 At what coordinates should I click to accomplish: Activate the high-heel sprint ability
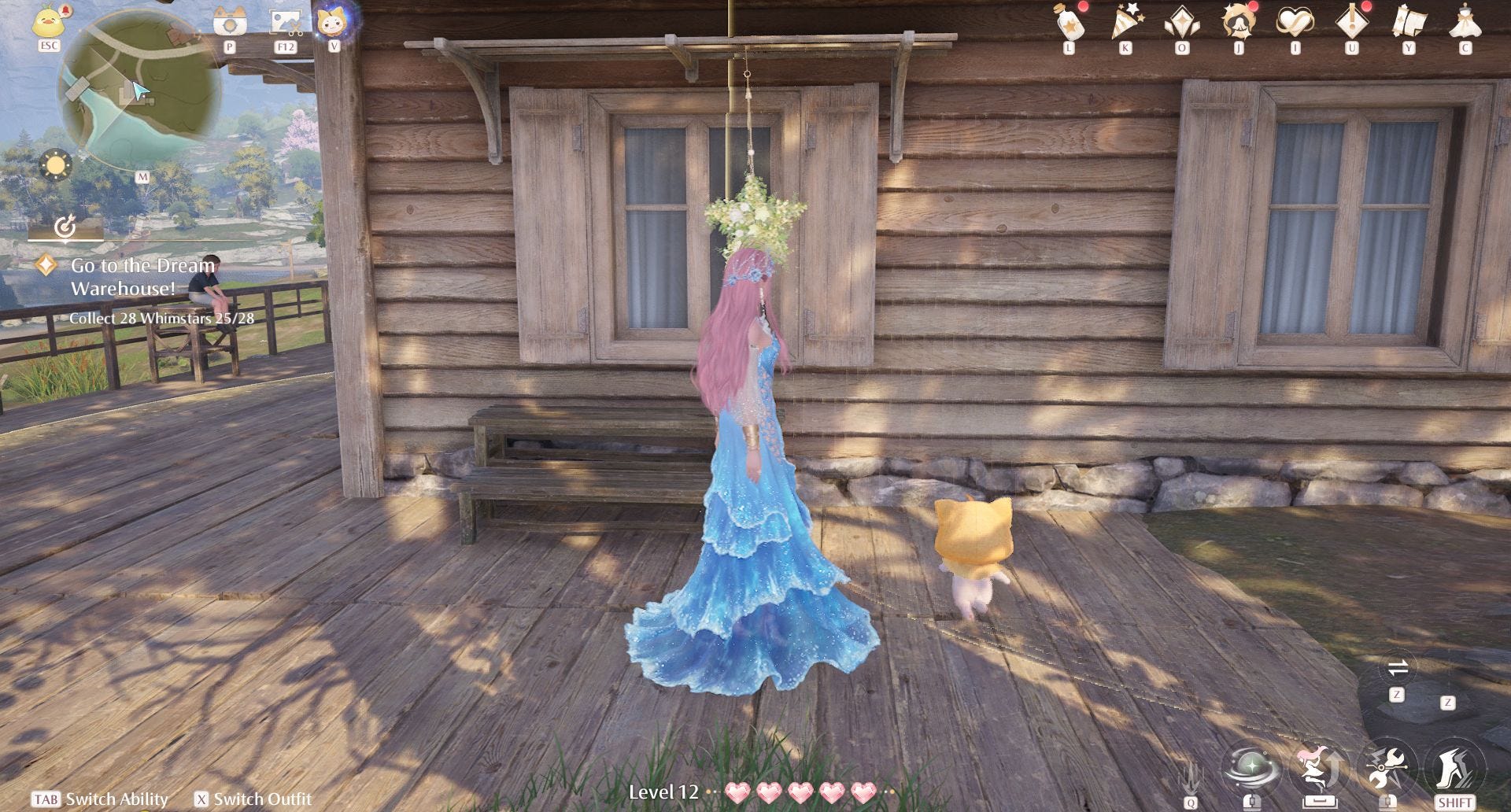(x=1454, y=766)
